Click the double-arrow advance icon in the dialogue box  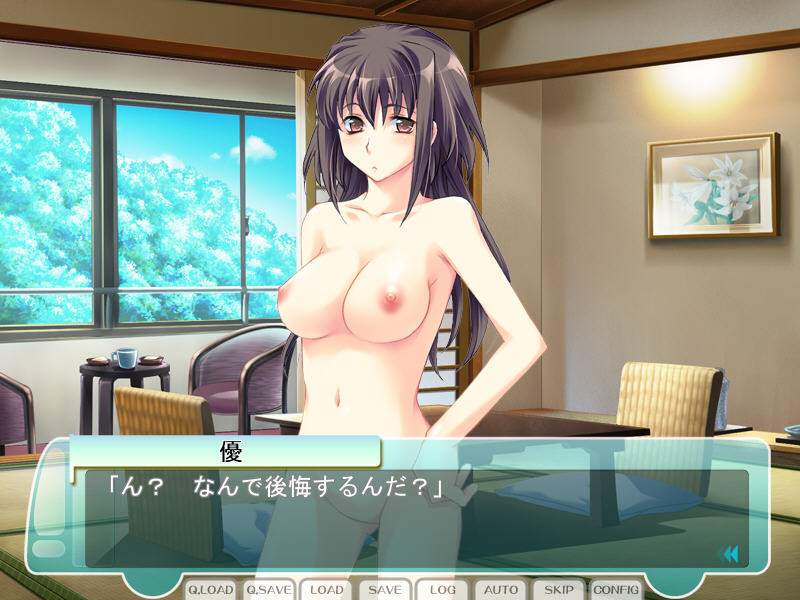pyautogui.click(x=729, y=553)
